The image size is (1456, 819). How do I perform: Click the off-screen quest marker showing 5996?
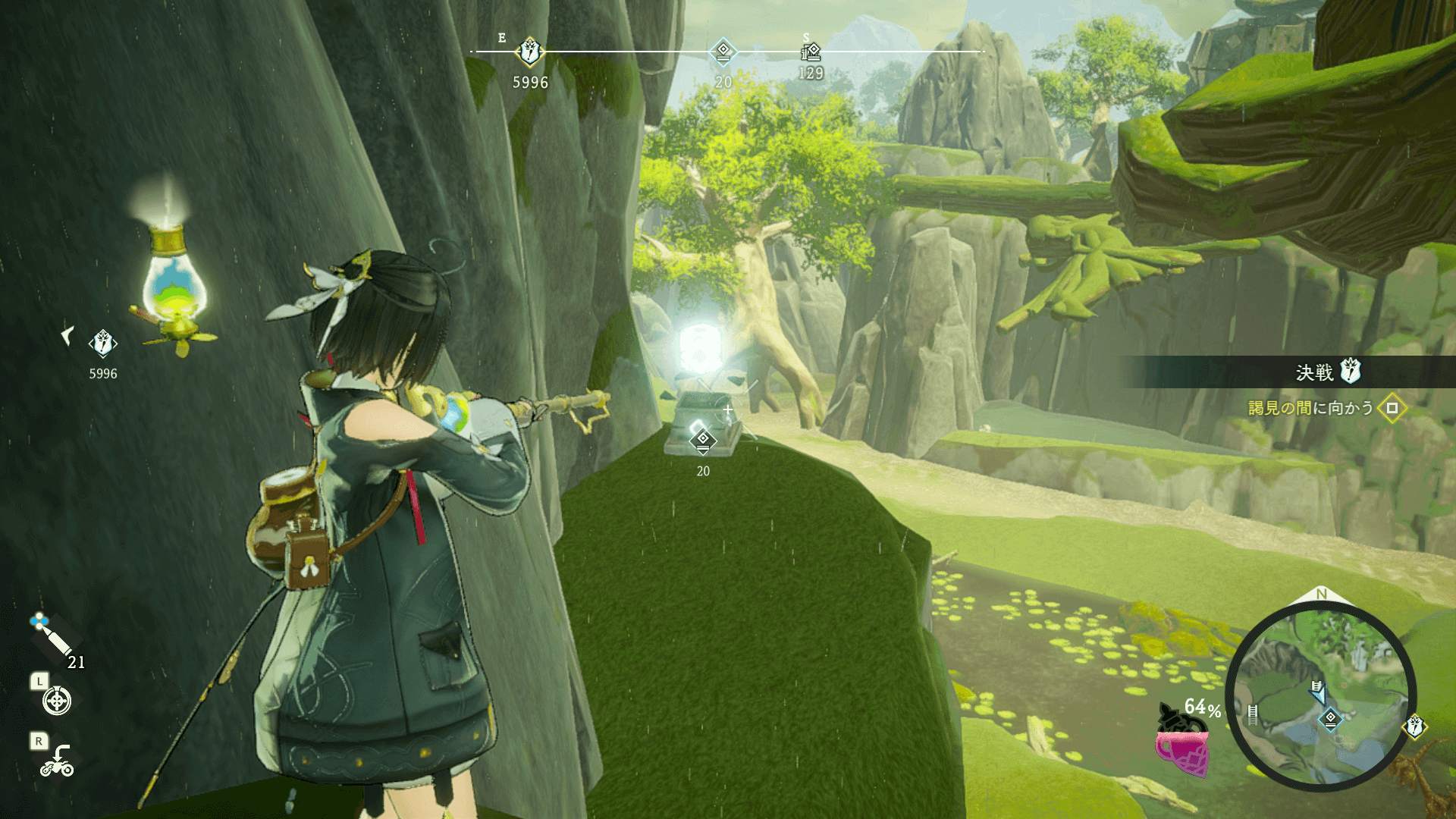(102, 344)
